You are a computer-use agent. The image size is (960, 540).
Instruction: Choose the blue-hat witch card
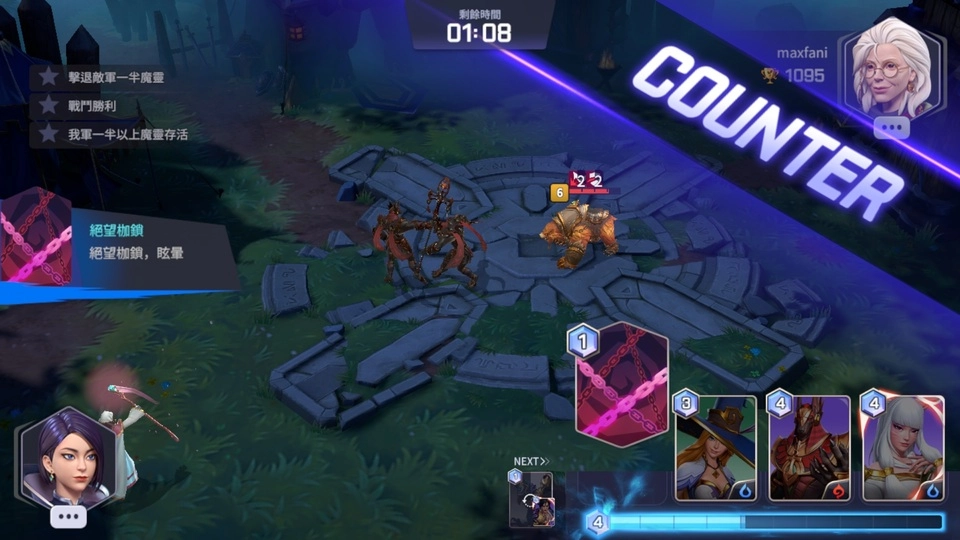click(x=715, y=447)
